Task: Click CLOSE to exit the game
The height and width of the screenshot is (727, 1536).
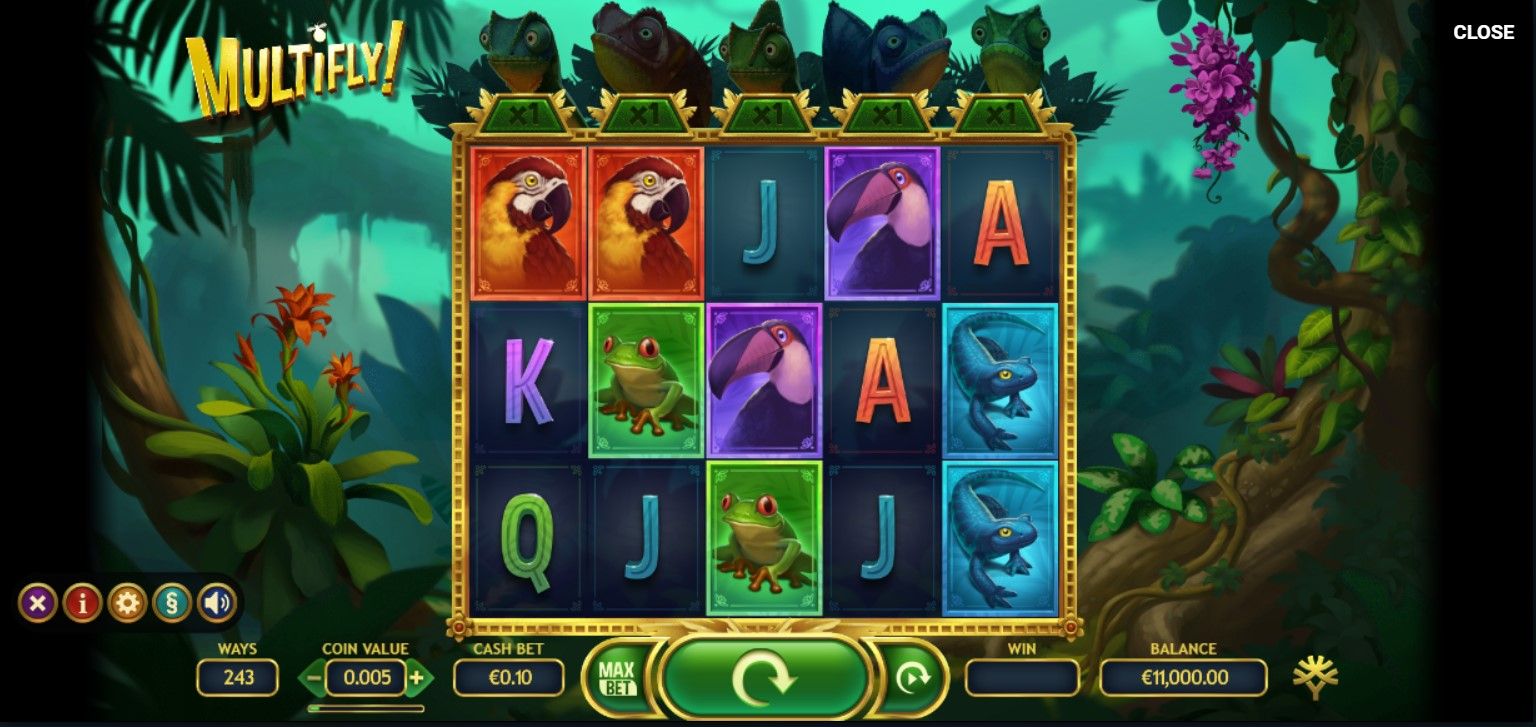Action: [1483, 32]
